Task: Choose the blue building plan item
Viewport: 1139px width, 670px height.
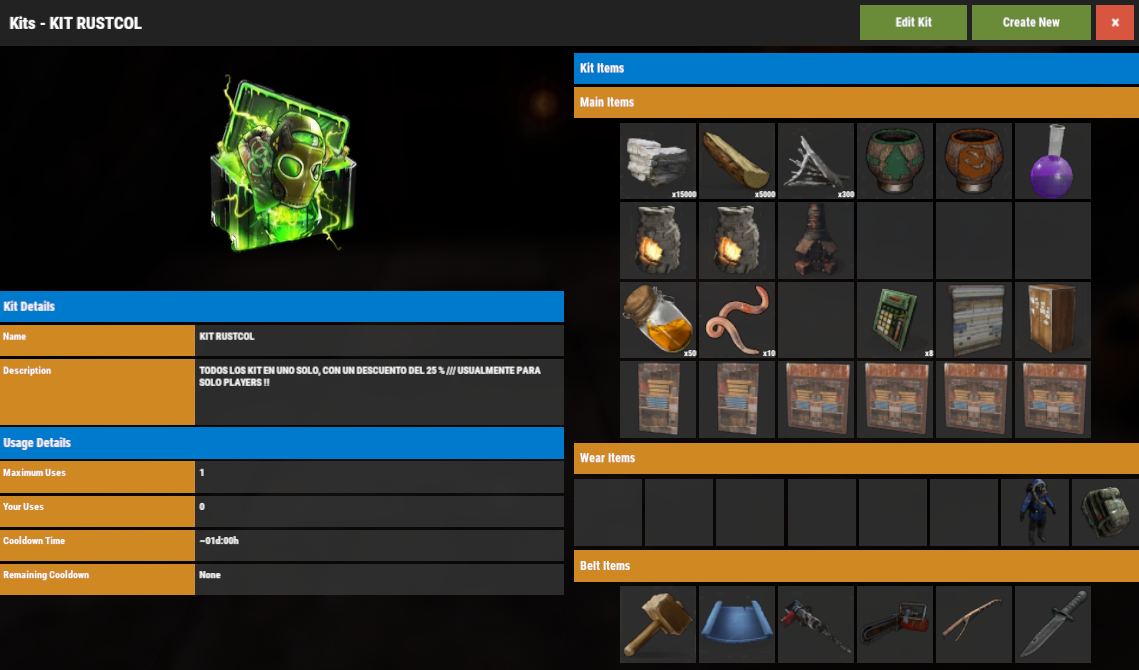Action: (x=737, y=624)
